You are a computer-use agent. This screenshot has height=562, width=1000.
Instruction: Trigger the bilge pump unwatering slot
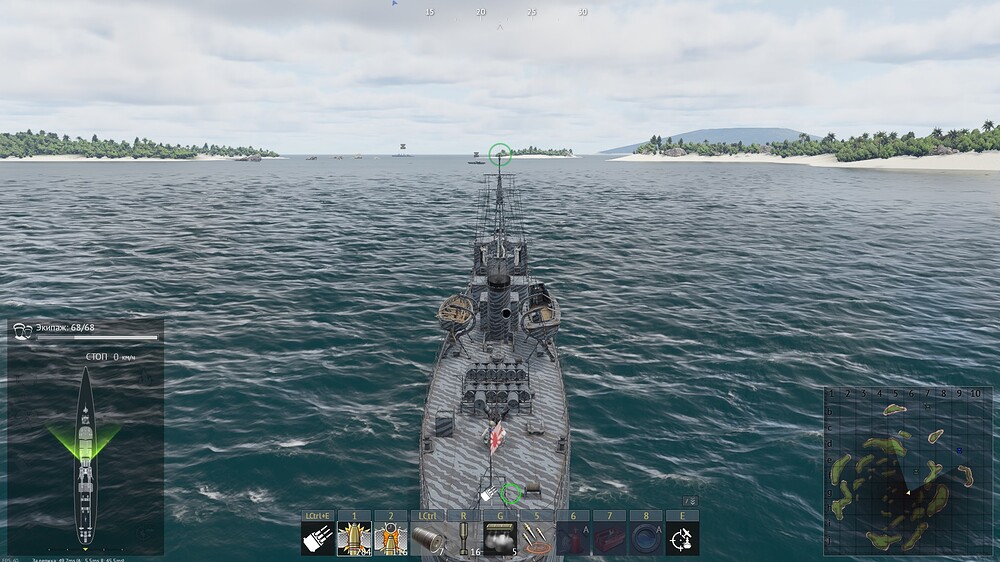coord(646,538)
